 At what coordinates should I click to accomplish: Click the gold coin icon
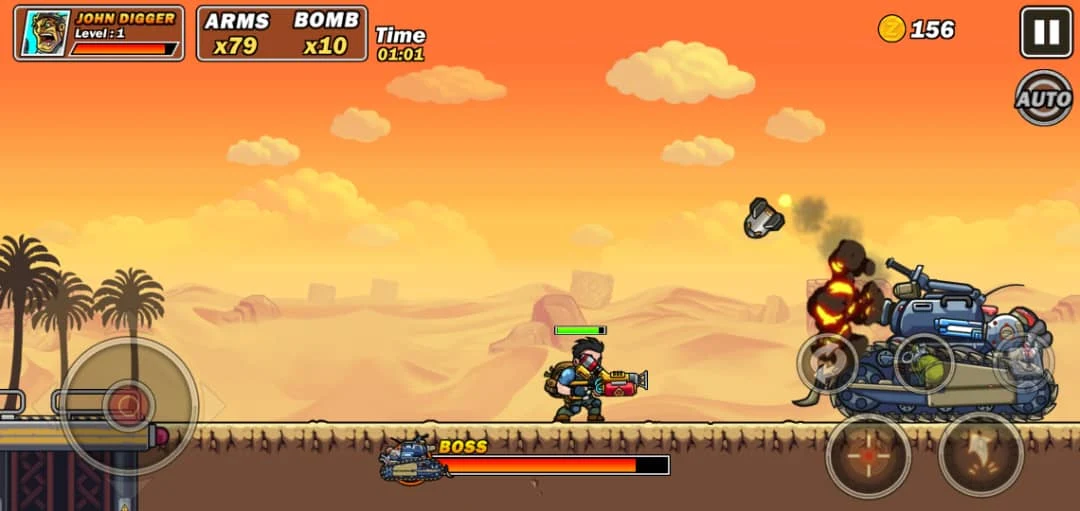point(892,29)
